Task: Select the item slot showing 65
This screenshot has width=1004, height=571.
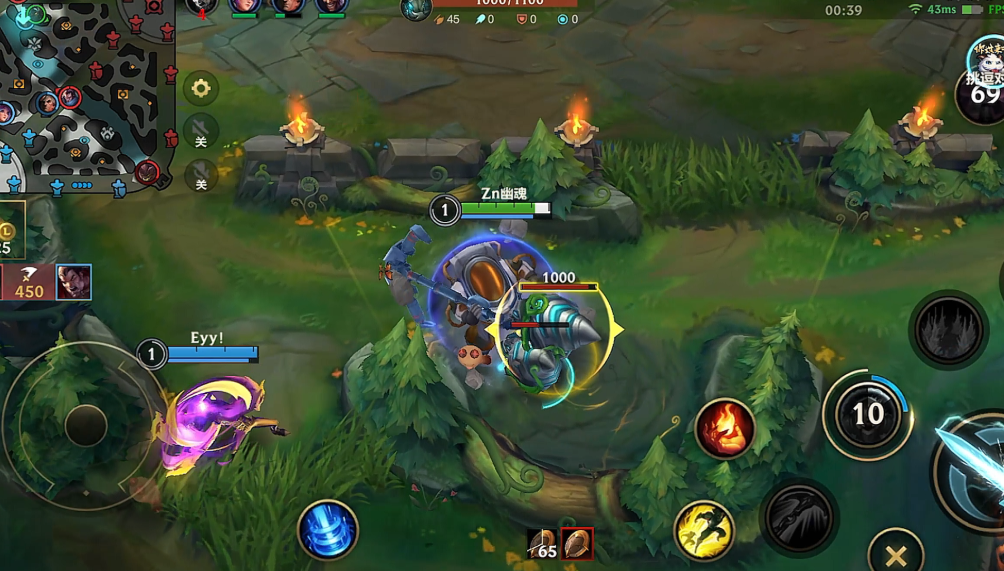Action: (542, 544)
